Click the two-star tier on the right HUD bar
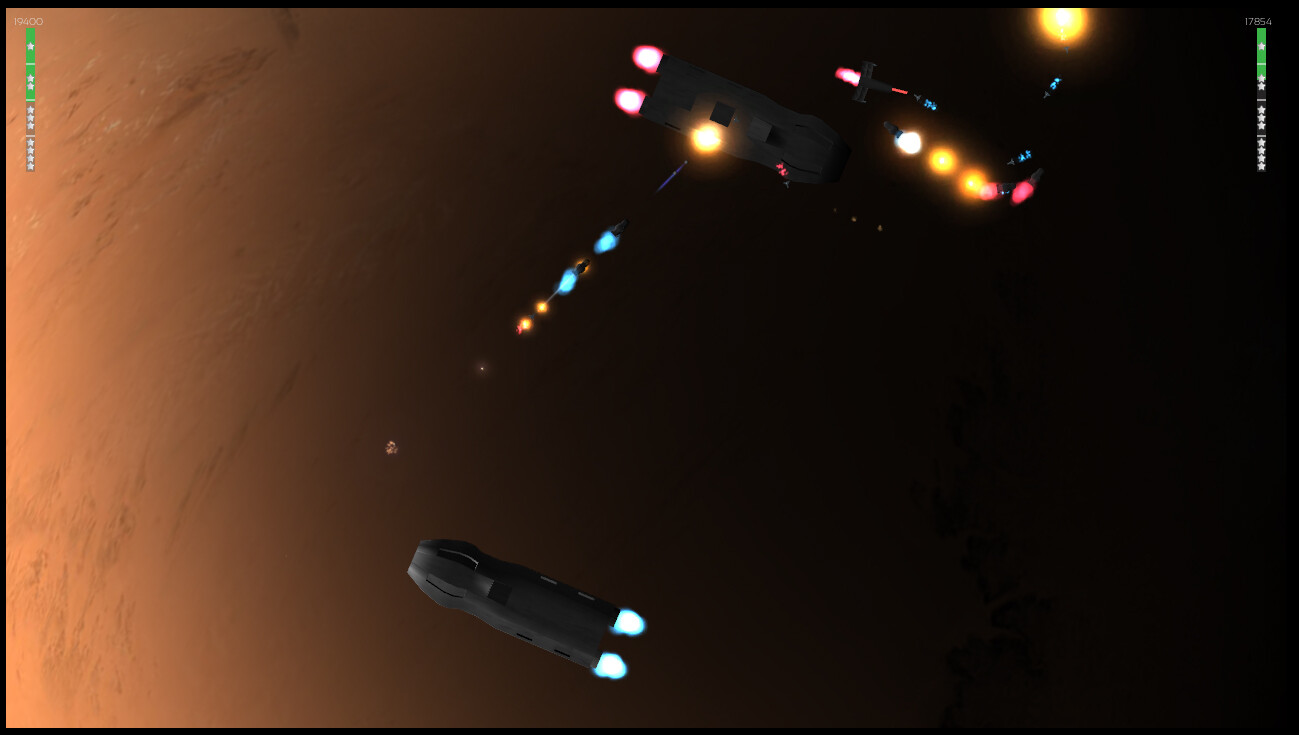This screenshot has height=735, width=1299. point(1261,80)
